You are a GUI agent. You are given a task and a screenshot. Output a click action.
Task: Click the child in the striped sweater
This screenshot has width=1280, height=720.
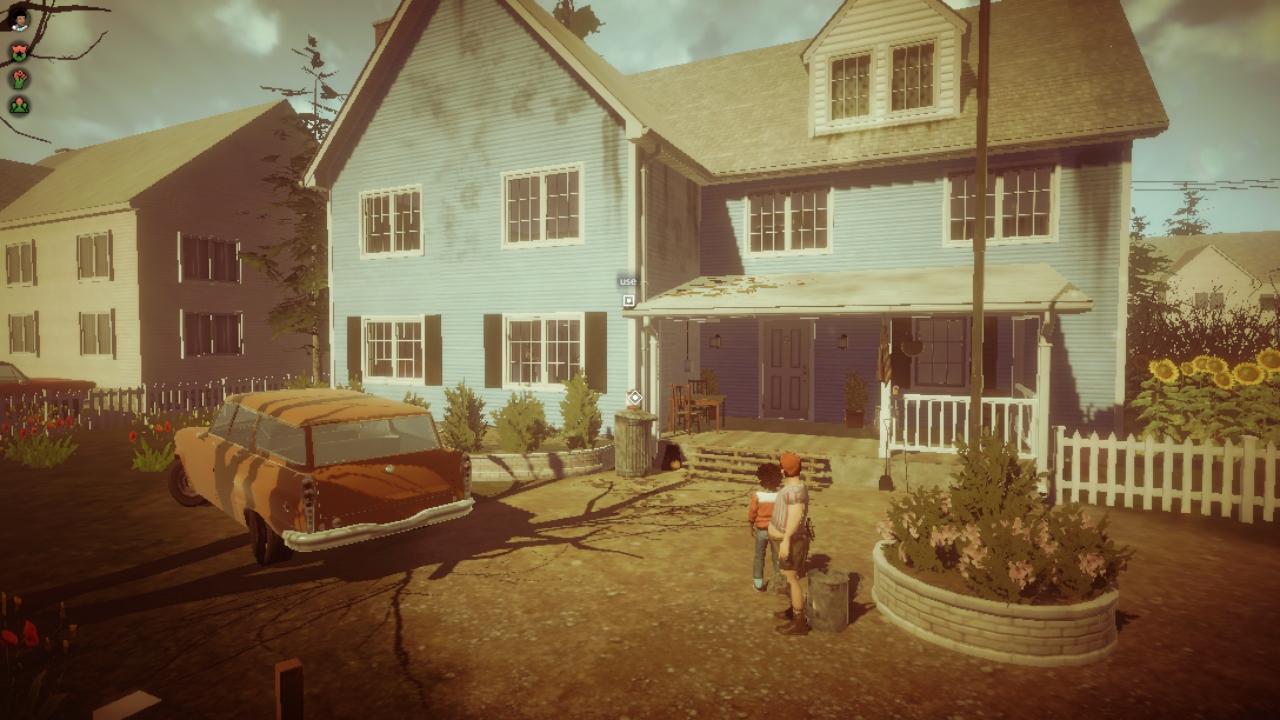tap(762, 510)
